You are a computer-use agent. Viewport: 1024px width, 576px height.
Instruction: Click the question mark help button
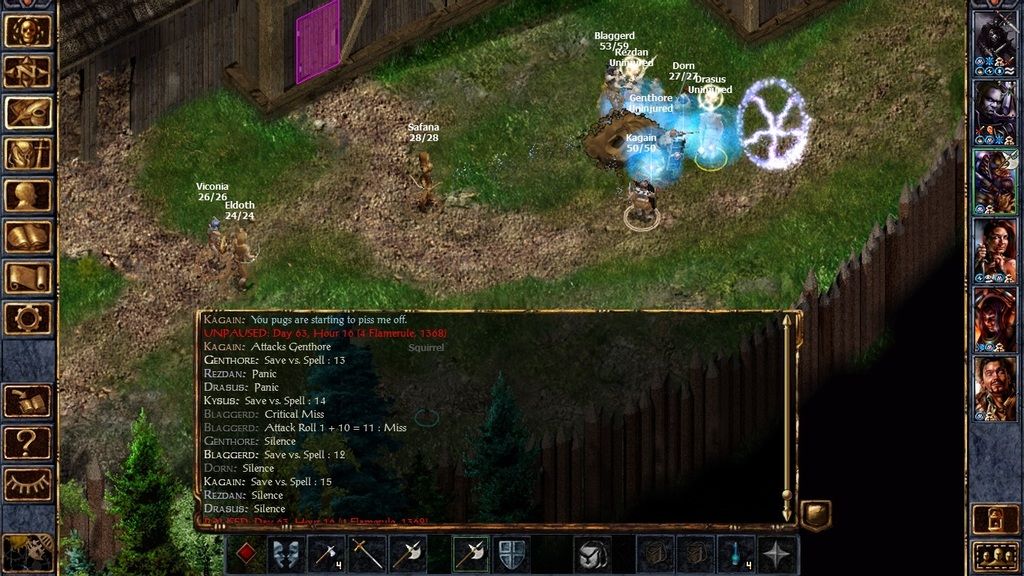[28, 441]
